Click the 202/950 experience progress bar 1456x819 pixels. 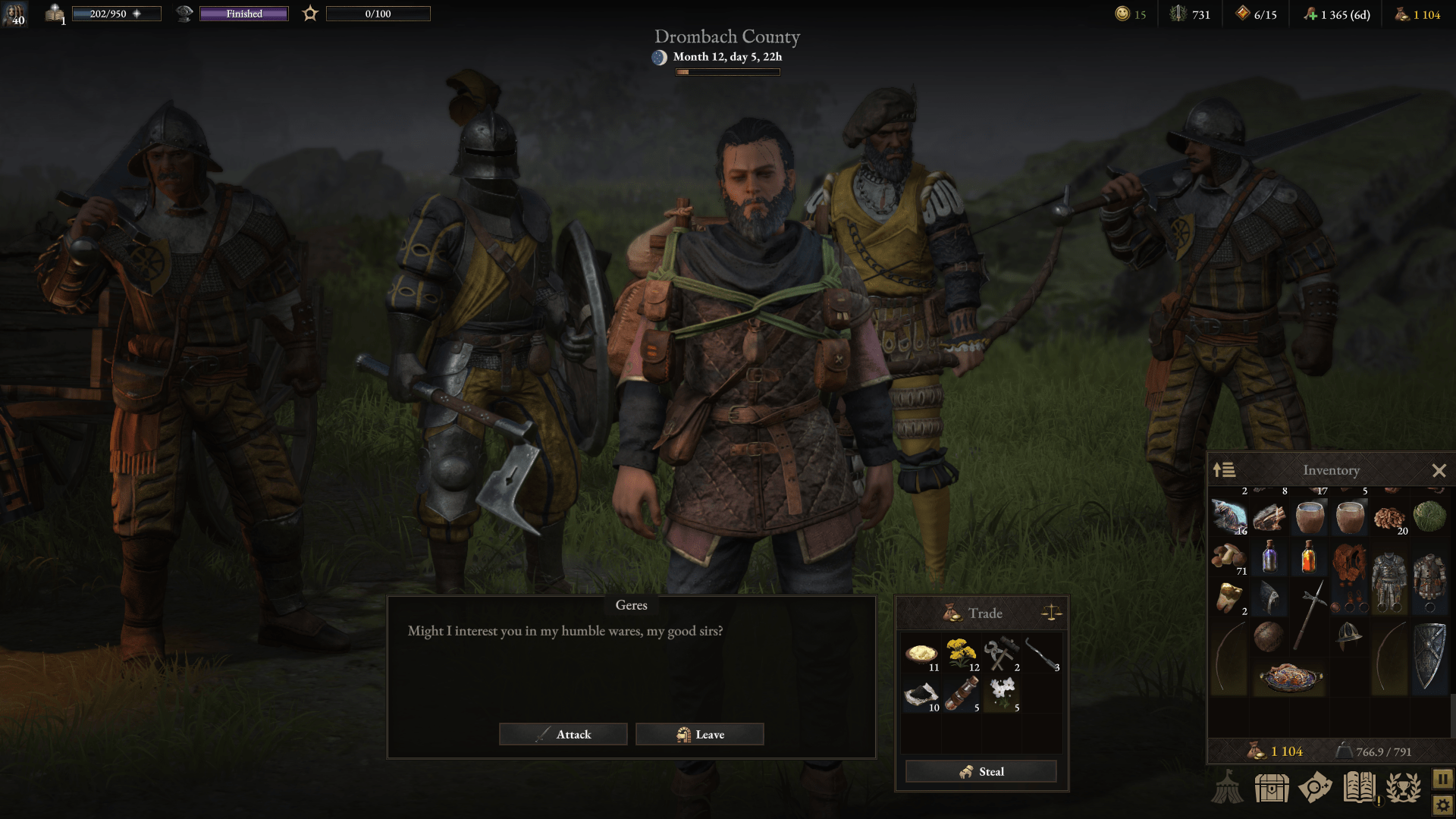(117, 12)
